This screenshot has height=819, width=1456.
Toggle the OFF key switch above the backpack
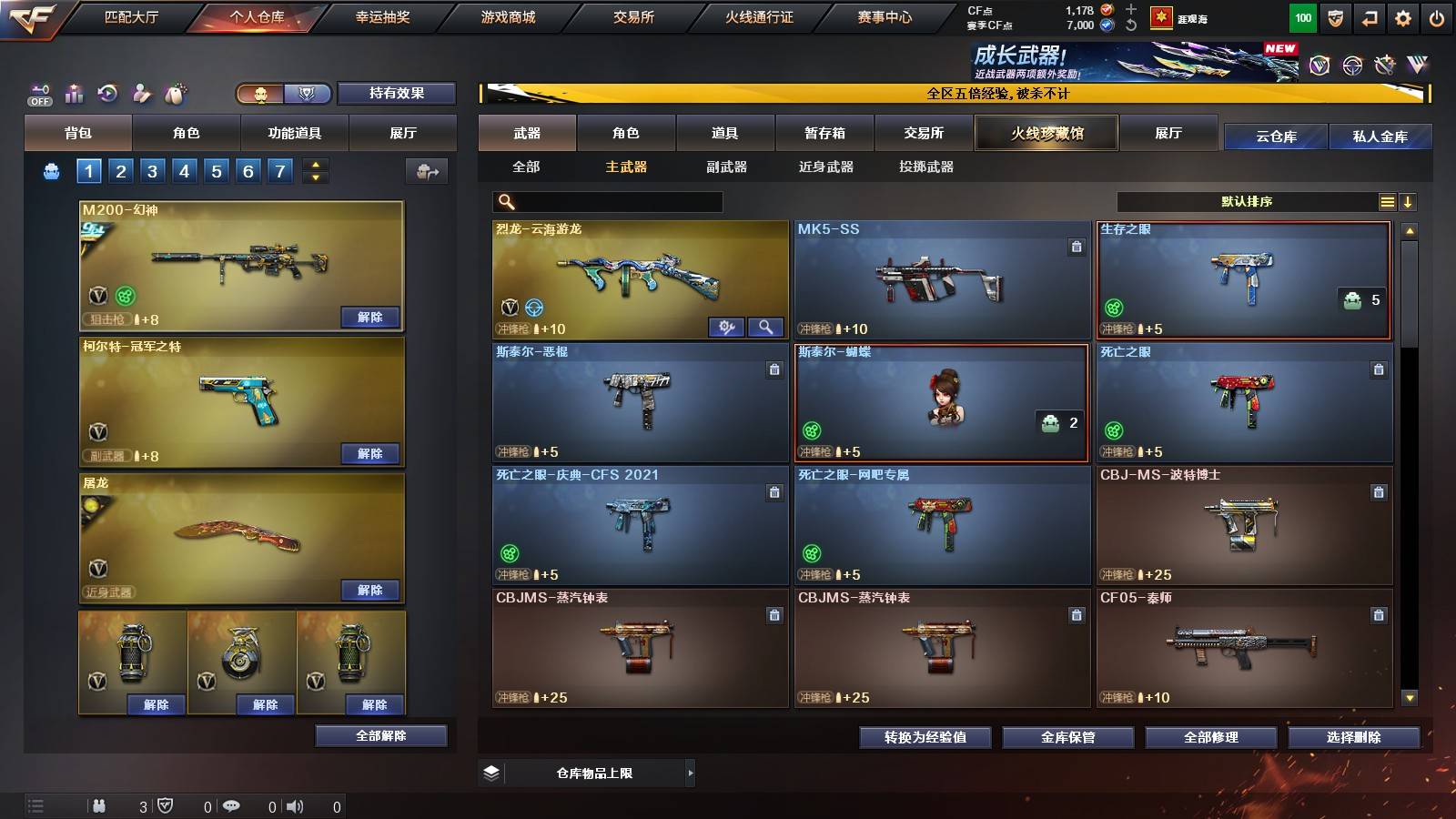tap(38, 94)
